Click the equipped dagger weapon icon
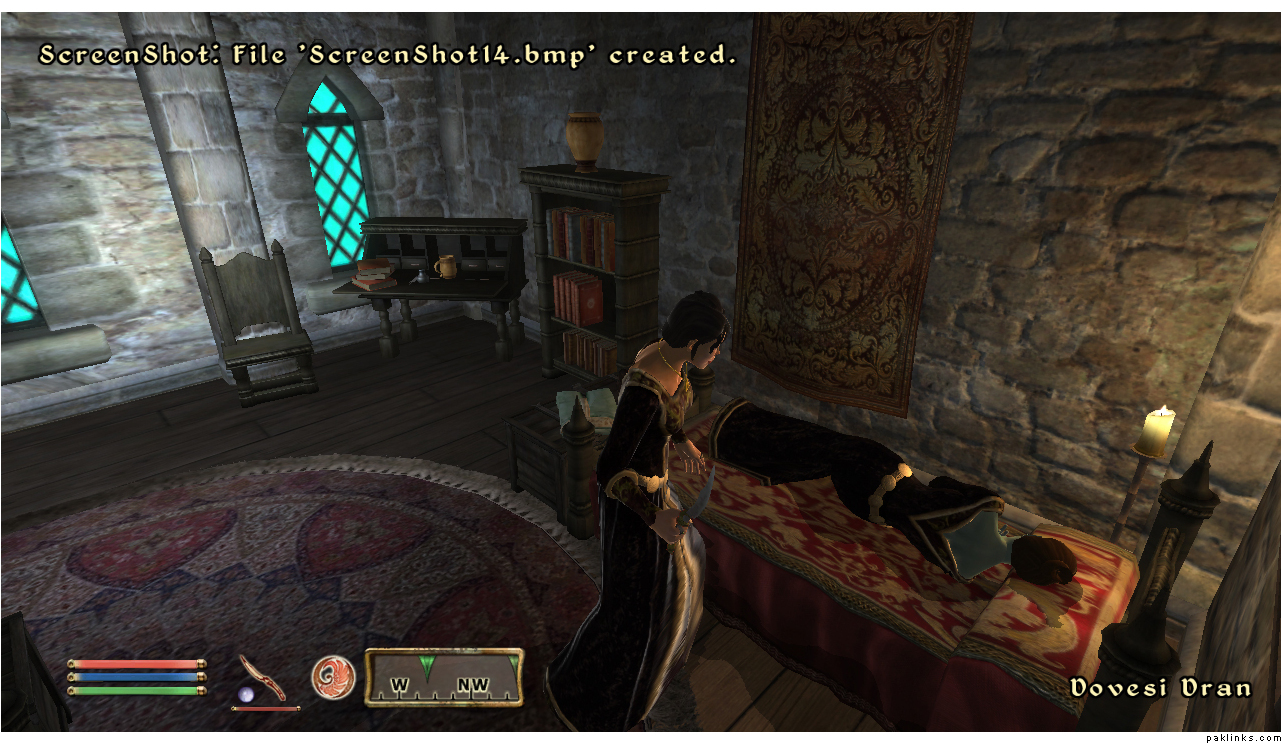Image resolution: width=1282 pixels, height=744 pixels. [263, 677]
